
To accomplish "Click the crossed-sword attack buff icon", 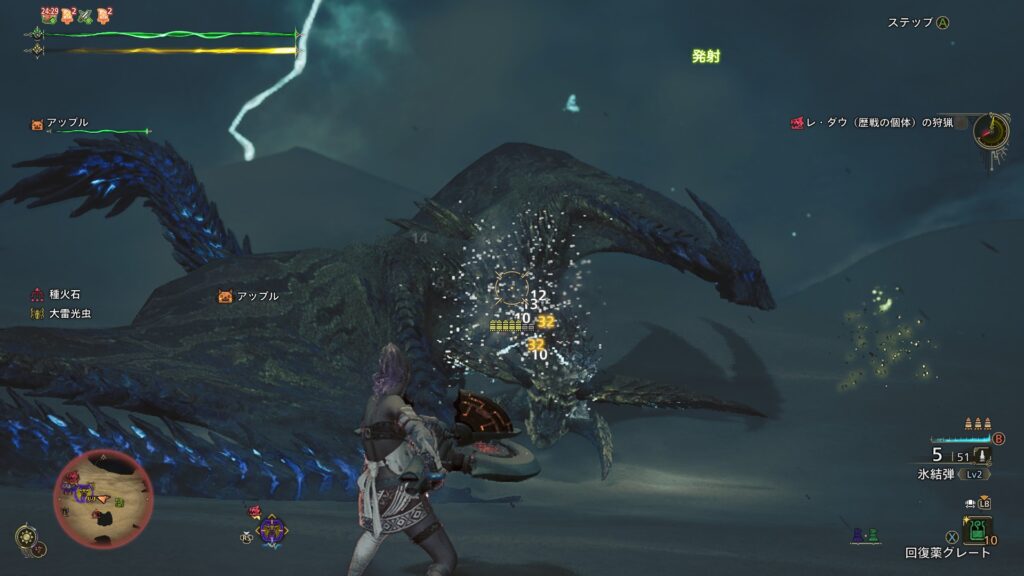I will pyautogui.click(x=86, y=15).
